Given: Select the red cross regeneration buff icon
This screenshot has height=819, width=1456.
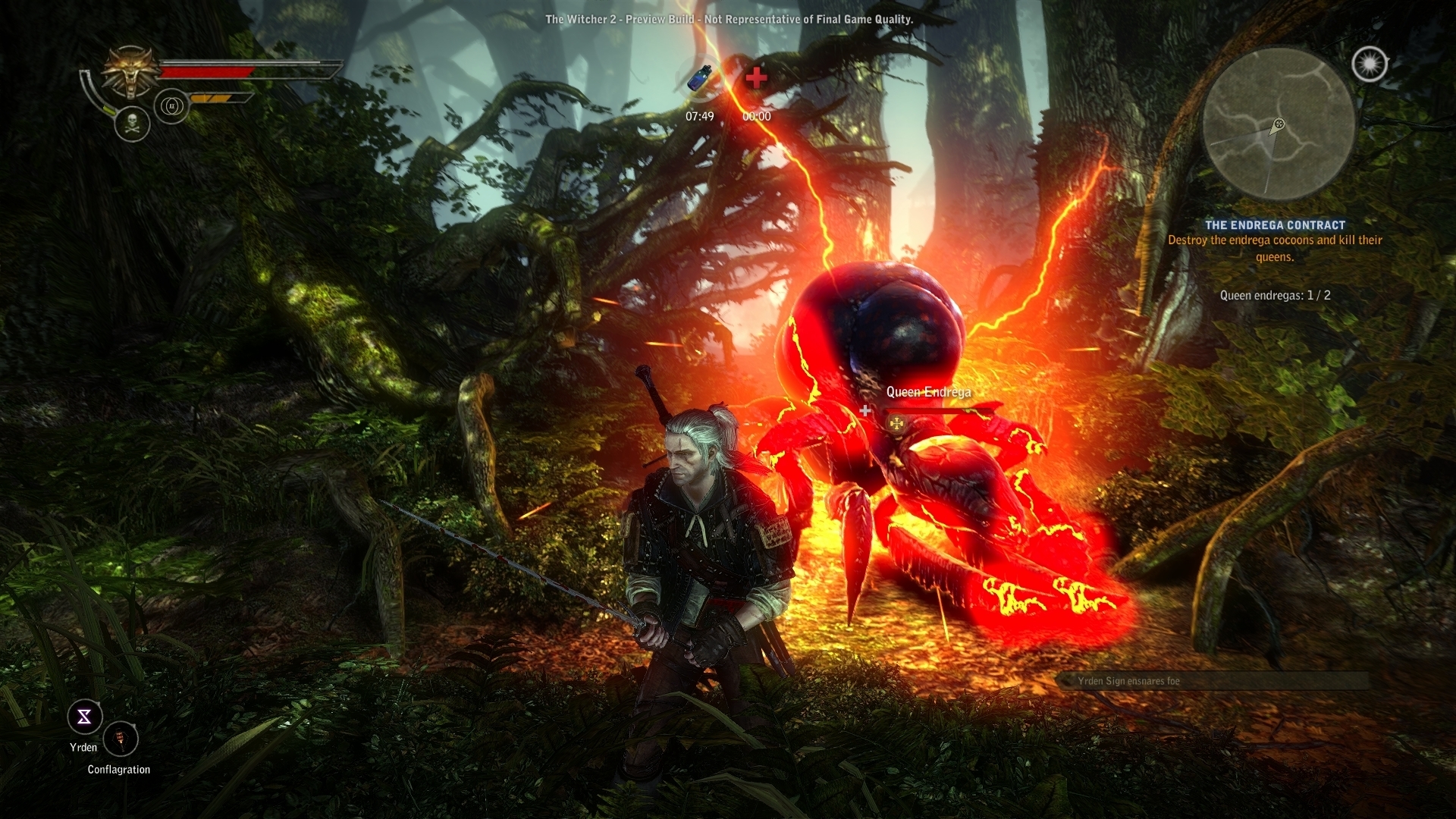Looking at the screenshot, I should 756,78.
